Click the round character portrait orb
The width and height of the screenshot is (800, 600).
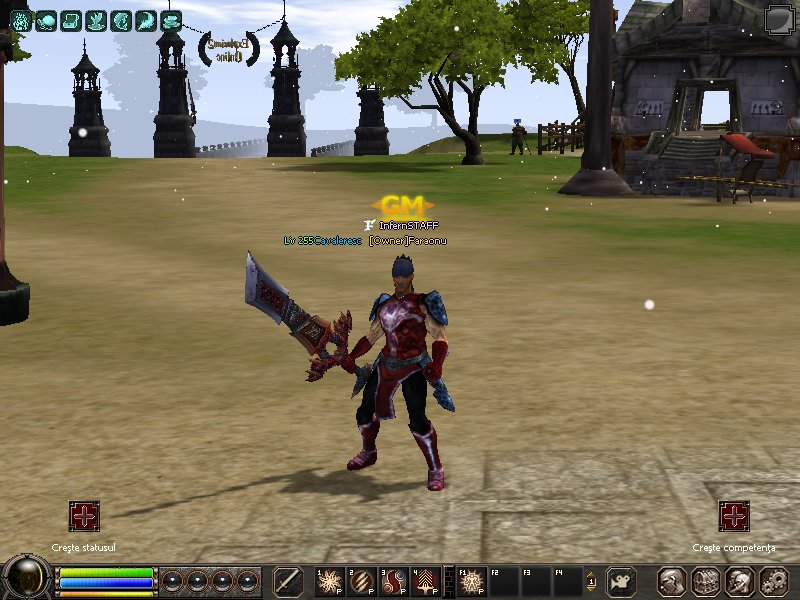(27, 578)
